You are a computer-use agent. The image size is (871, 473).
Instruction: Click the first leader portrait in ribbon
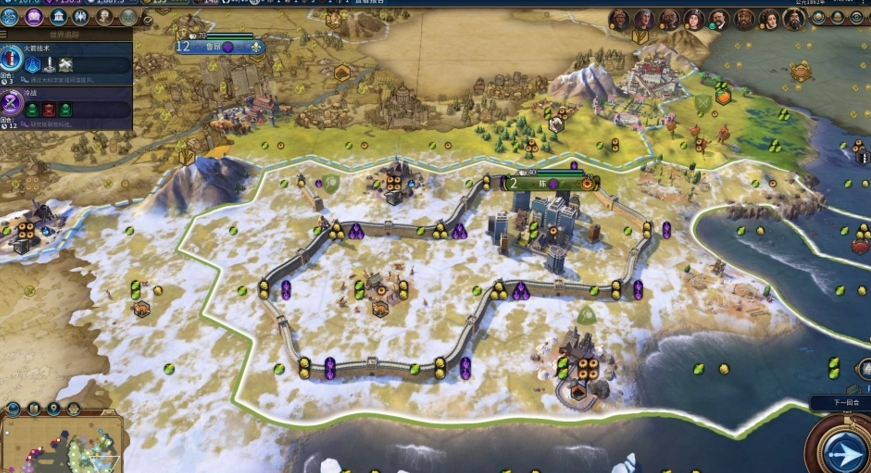pos(619,19)
